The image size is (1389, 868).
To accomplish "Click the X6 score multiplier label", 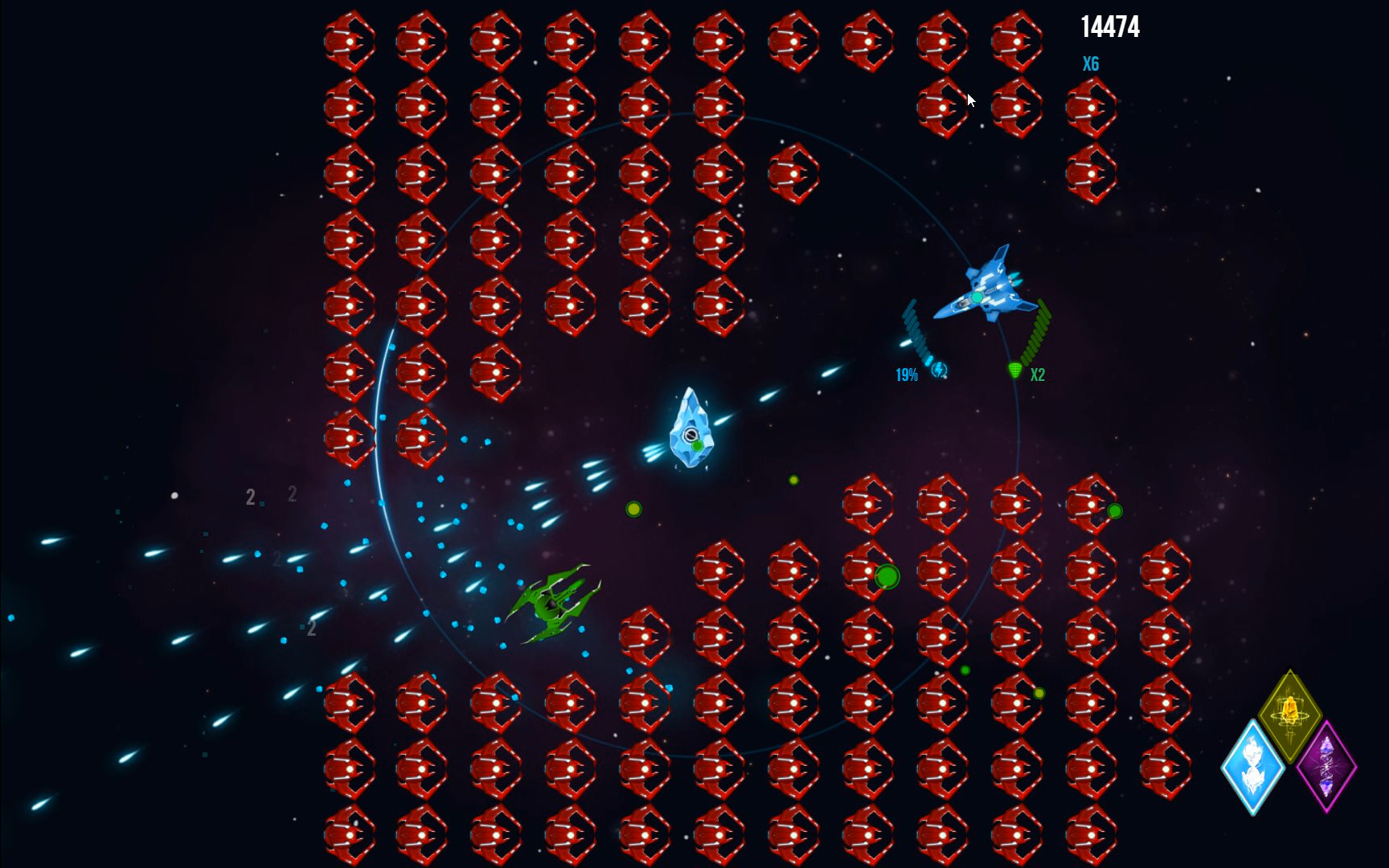I will [1091, 64].
